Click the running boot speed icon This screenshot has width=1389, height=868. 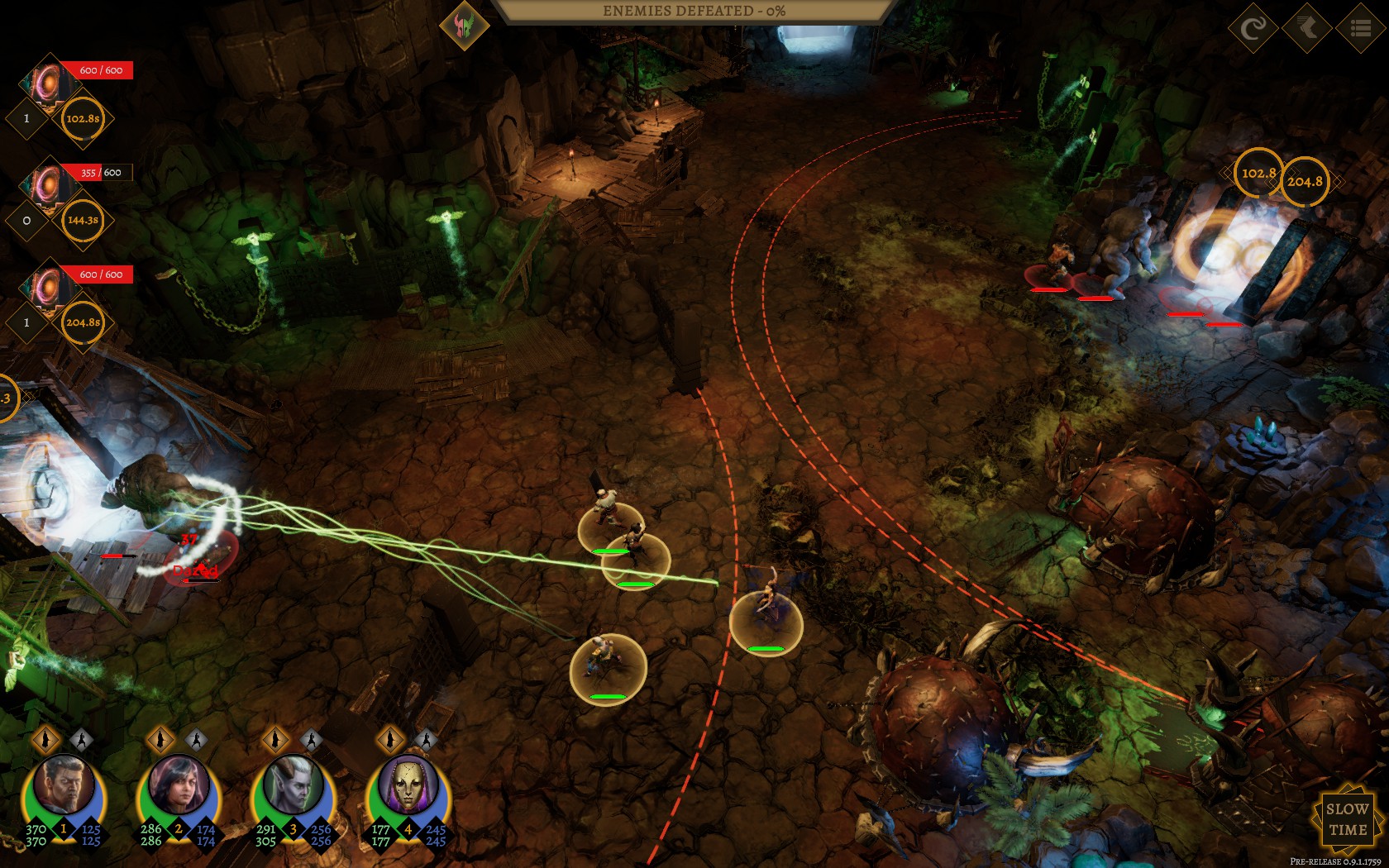coord(1307,28)
